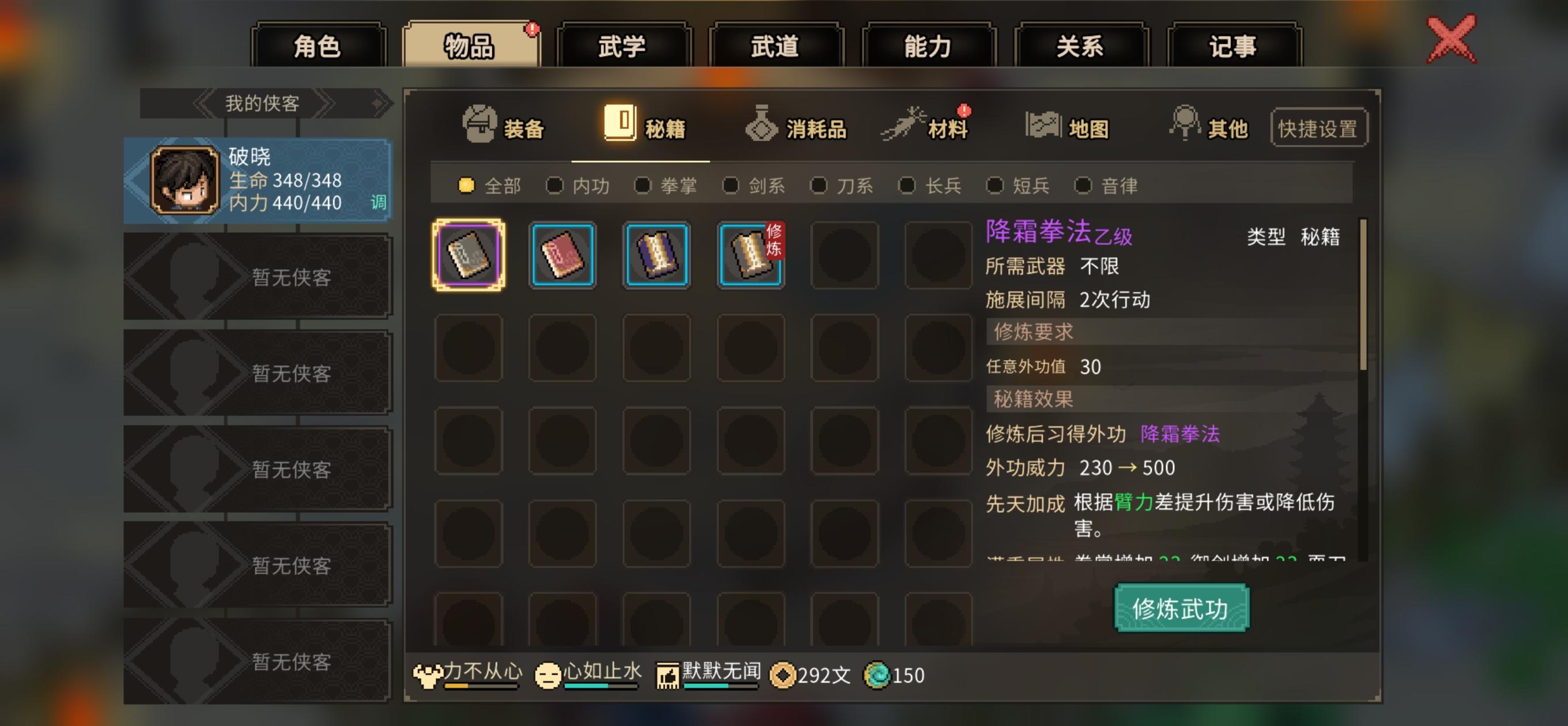Open the 地图 map category icon
The height and width of the screenshot is (726, 1568).
coord(1042,126)
